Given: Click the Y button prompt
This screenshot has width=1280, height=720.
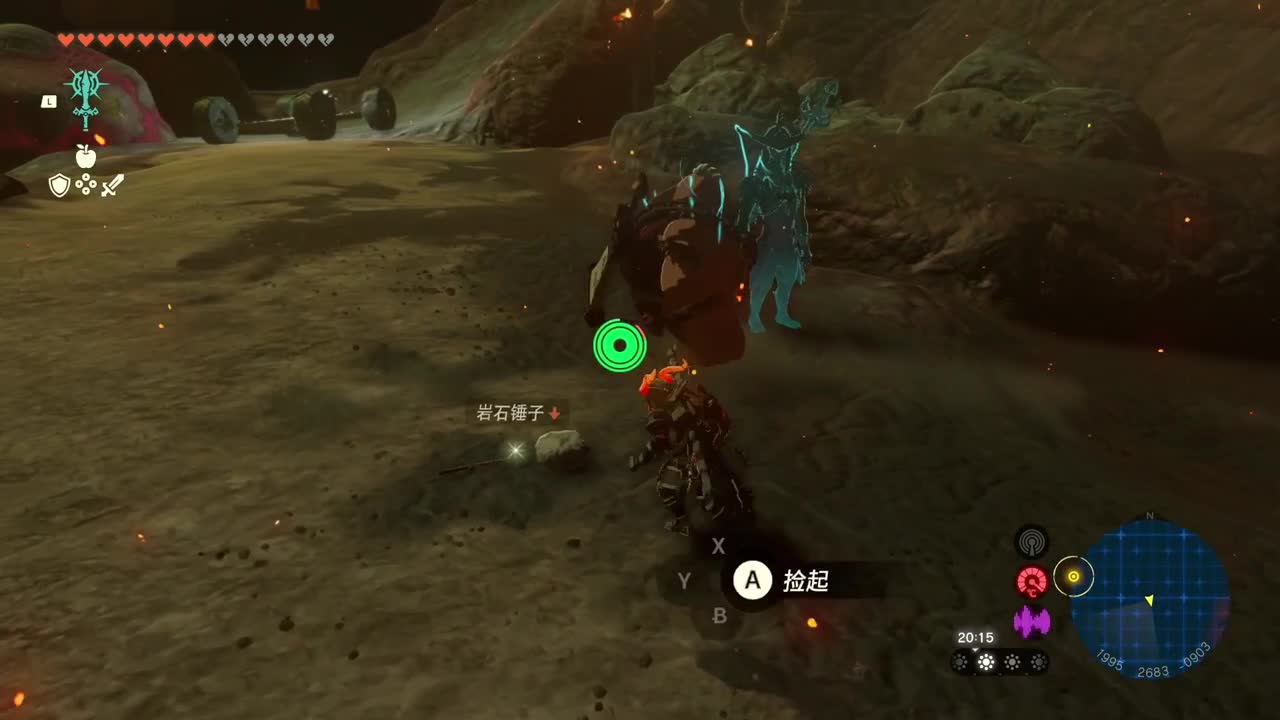Looking at the screenshot, I should pyautogui.click(x=684, y=581).
